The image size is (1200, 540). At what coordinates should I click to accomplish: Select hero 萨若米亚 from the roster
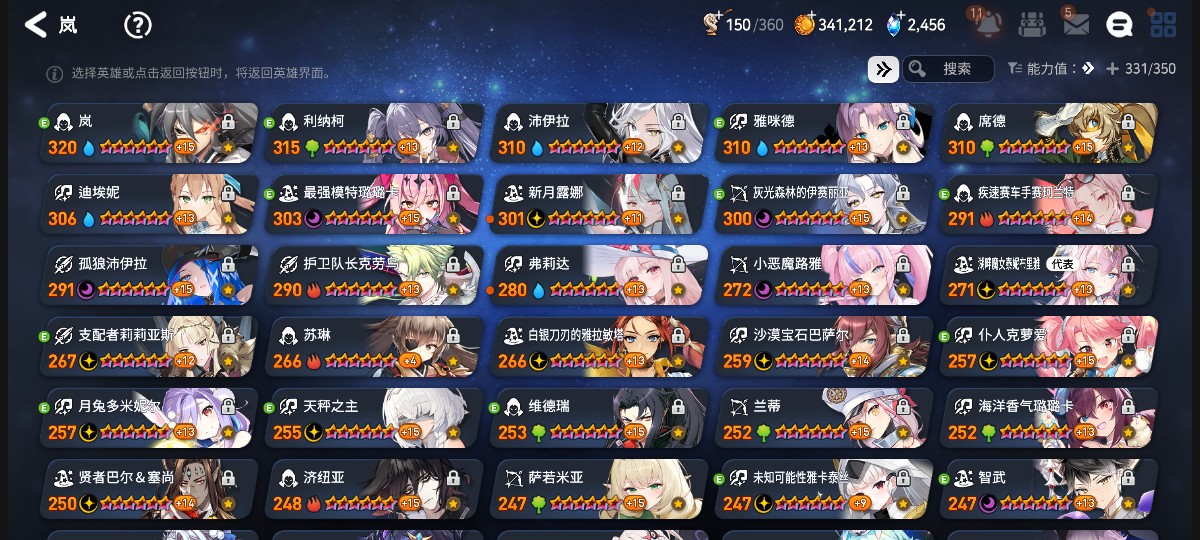pyautogui.click(x=600, y=489)
